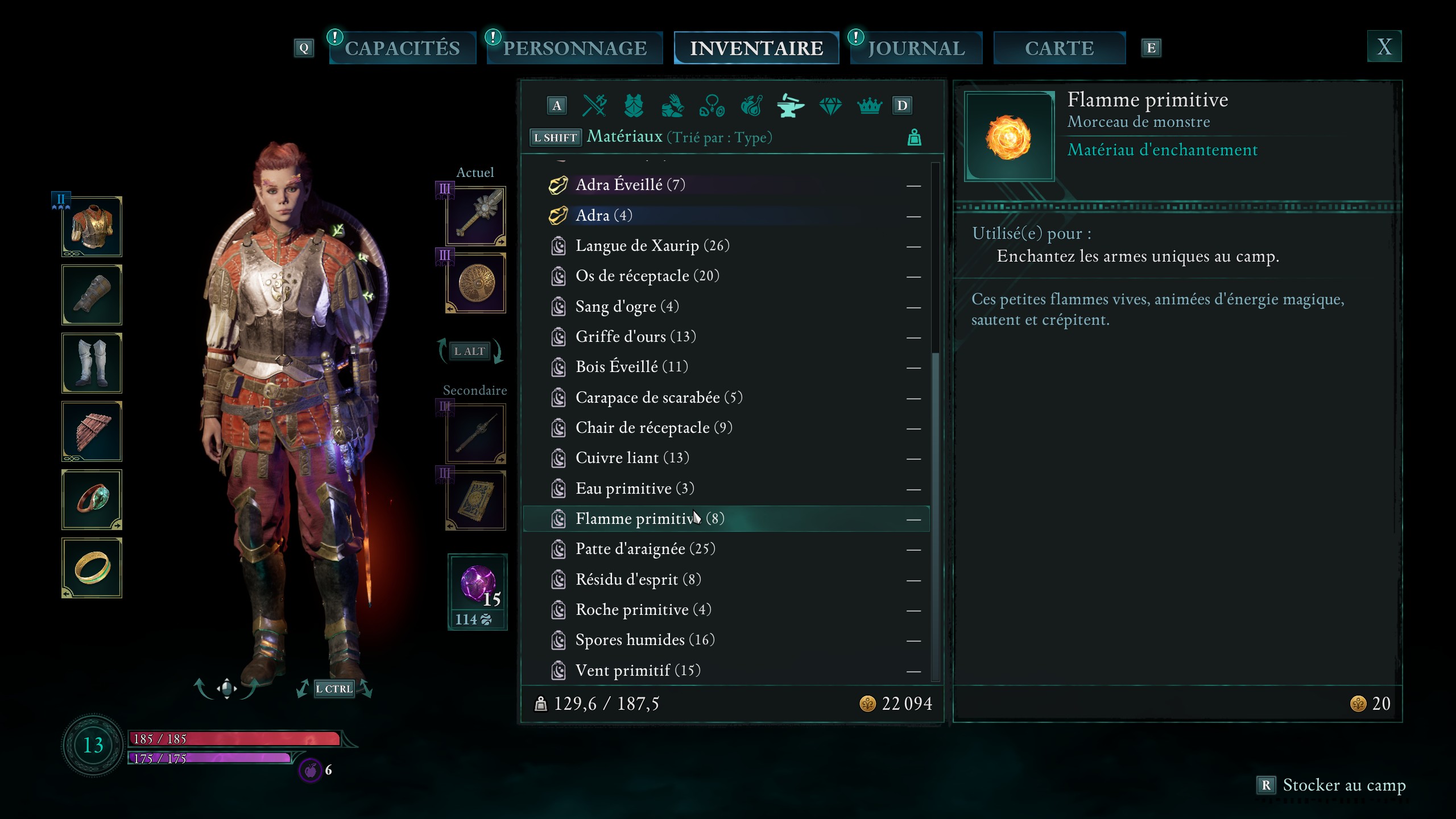Open the Capacités tab
The width and height of the screenshot is (1456, 819).
(x=402, y=48)
